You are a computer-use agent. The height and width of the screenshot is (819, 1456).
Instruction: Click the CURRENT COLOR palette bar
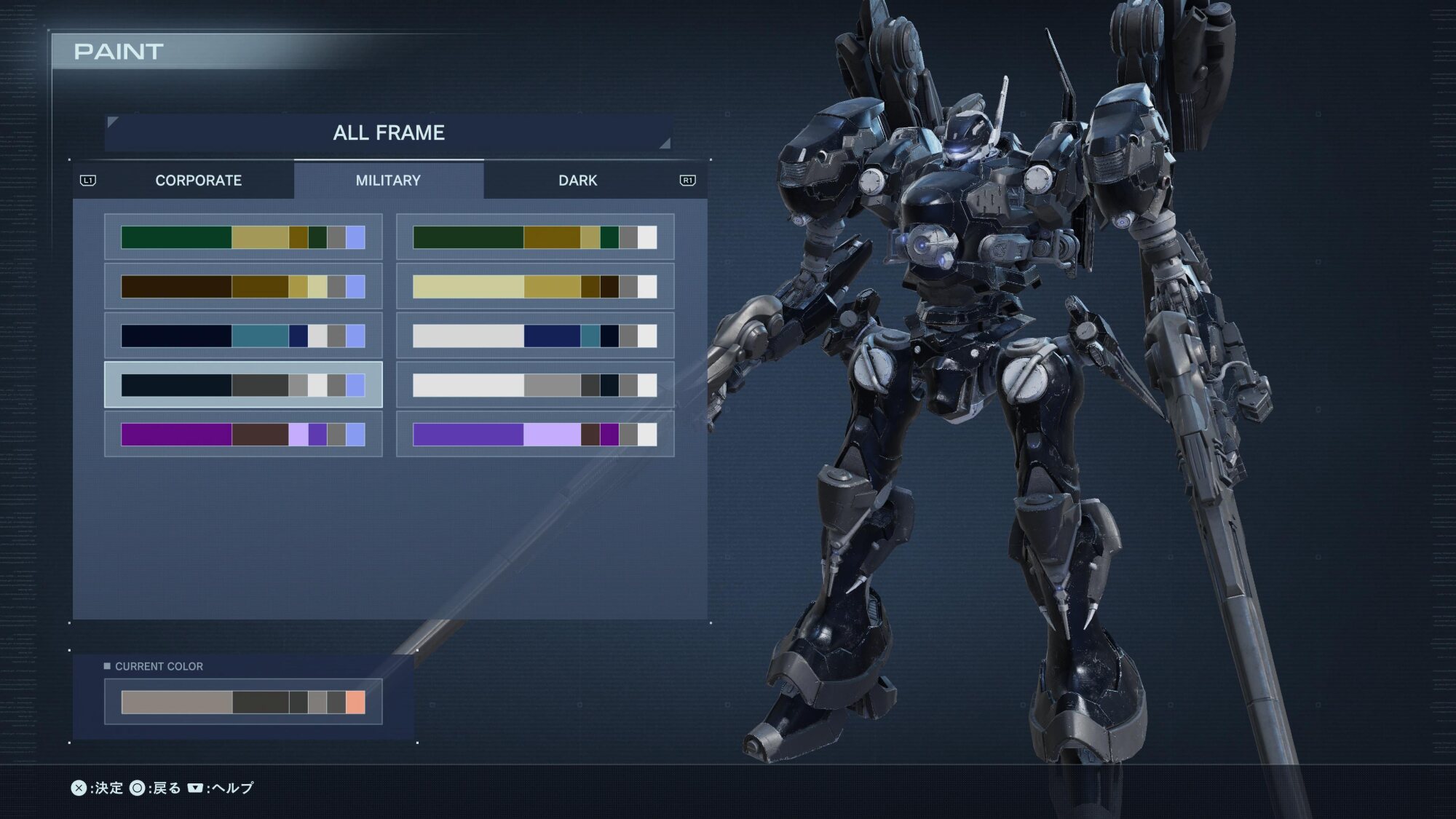(243, 703)
